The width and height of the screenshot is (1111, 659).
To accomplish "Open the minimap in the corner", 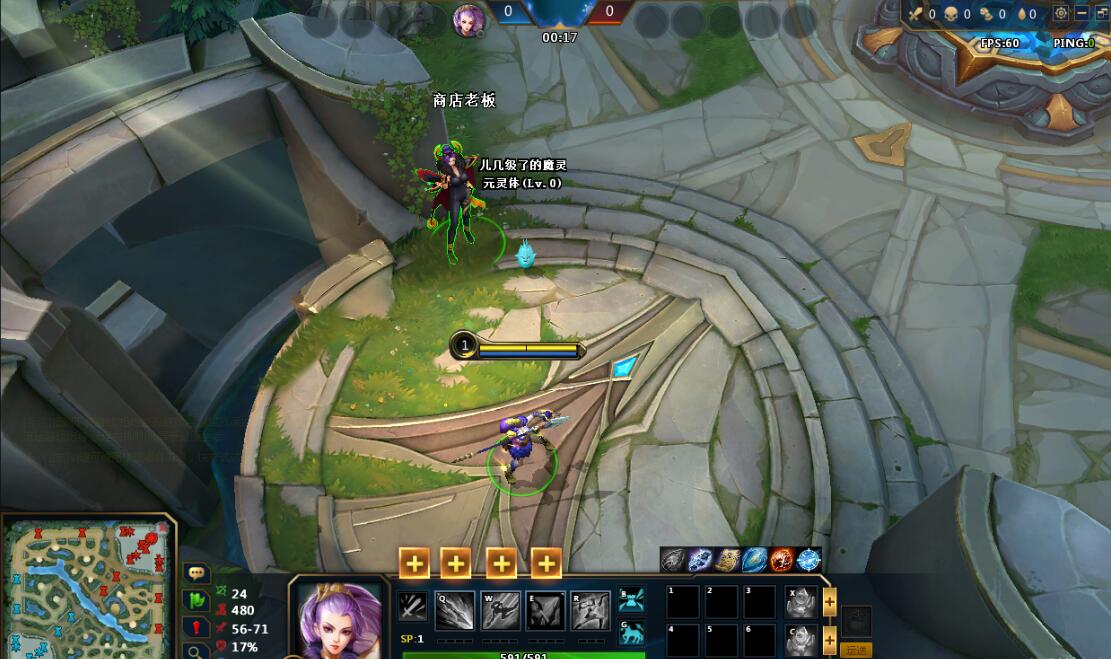I will pyautogui.click(x=88, y=588).
